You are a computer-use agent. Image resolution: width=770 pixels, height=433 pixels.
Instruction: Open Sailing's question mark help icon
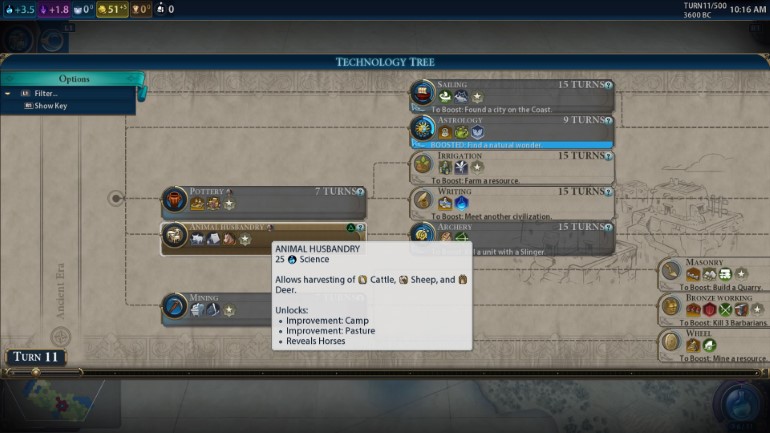click(607, 86)
